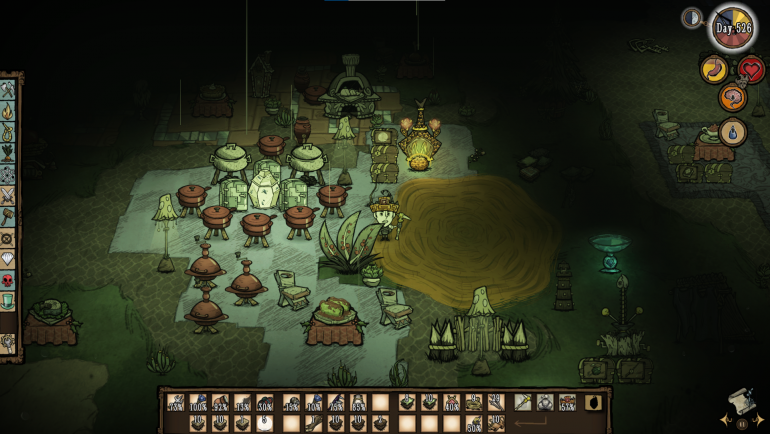Click the pause button beside the map
This screenshot has width=770, height=434.
coord(741,423)
